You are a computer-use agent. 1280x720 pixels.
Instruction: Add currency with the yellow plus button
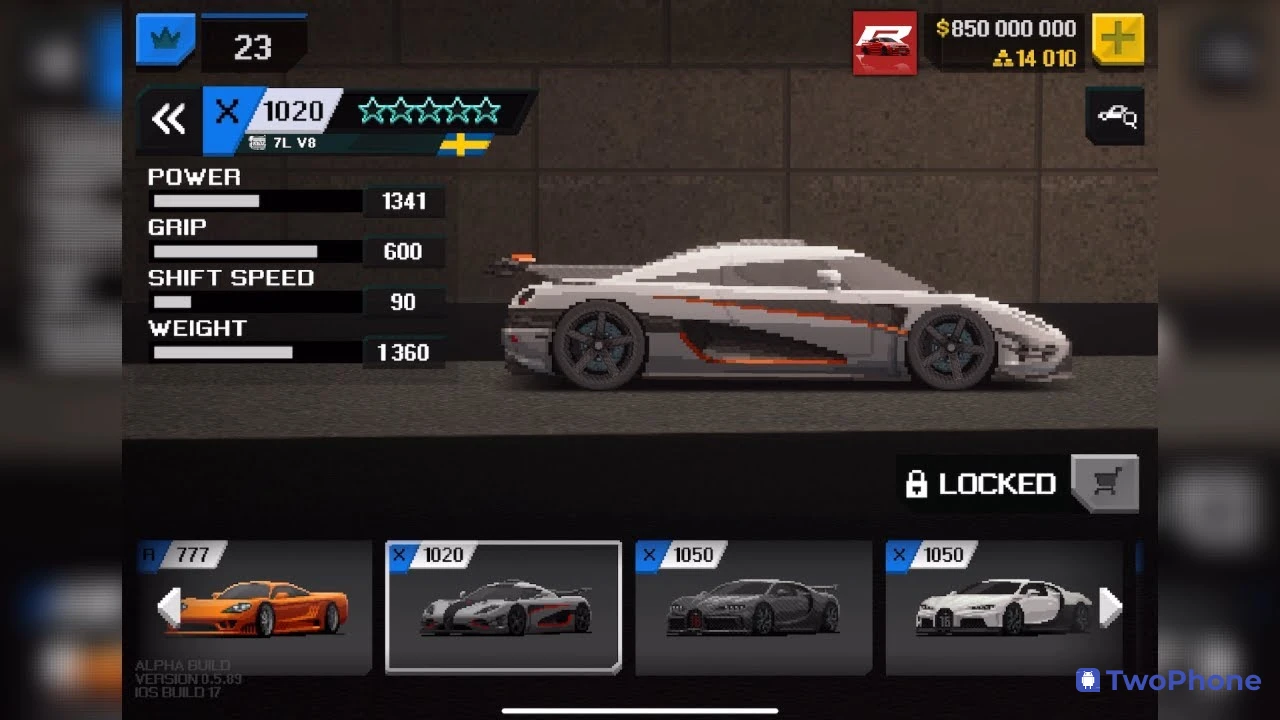coord(1117,40)
